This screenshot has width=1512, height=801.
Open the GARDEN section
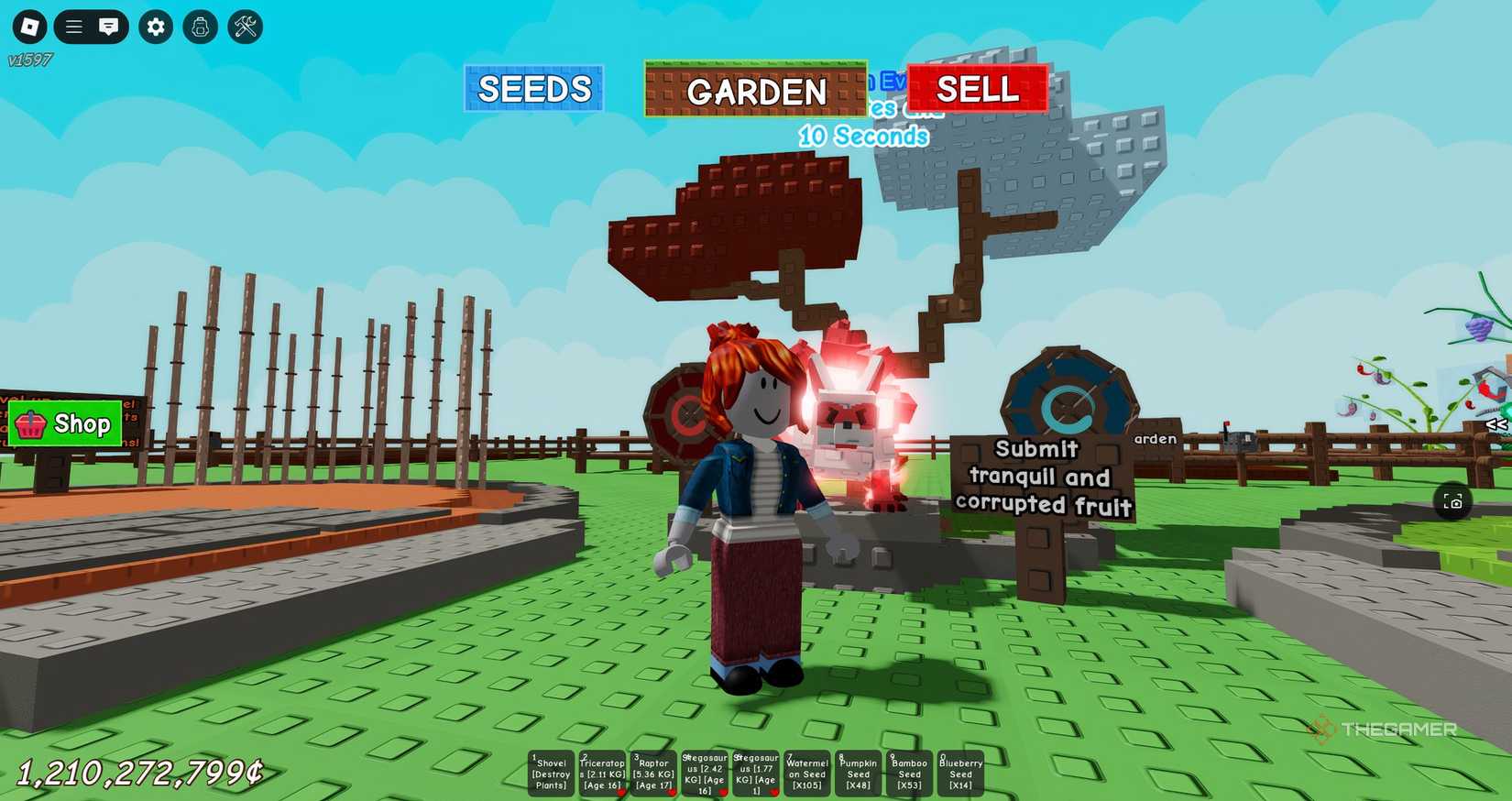pos(757,92)
